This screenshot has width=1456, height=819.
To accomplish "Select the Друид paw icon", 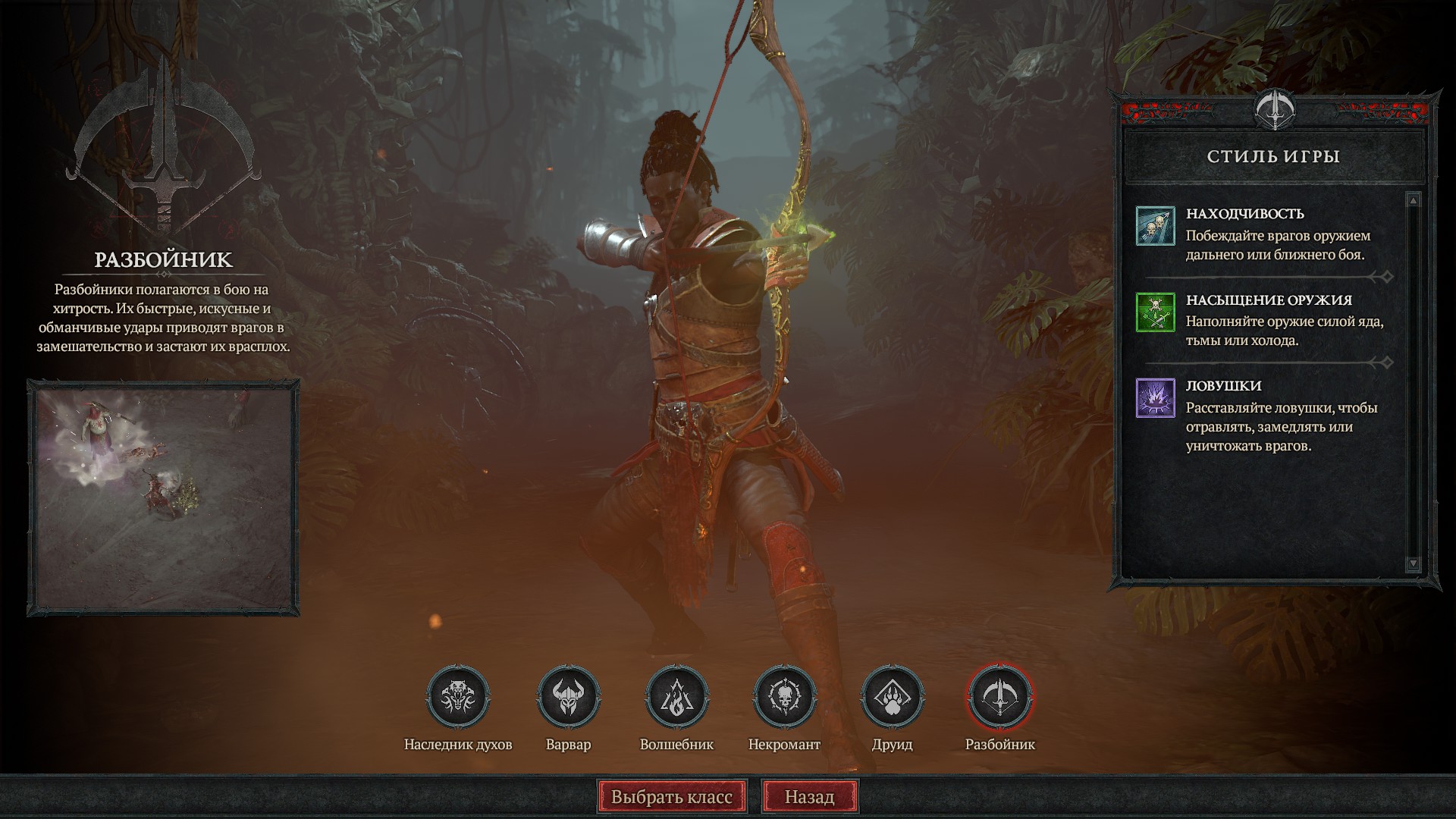I will point(892,696).
